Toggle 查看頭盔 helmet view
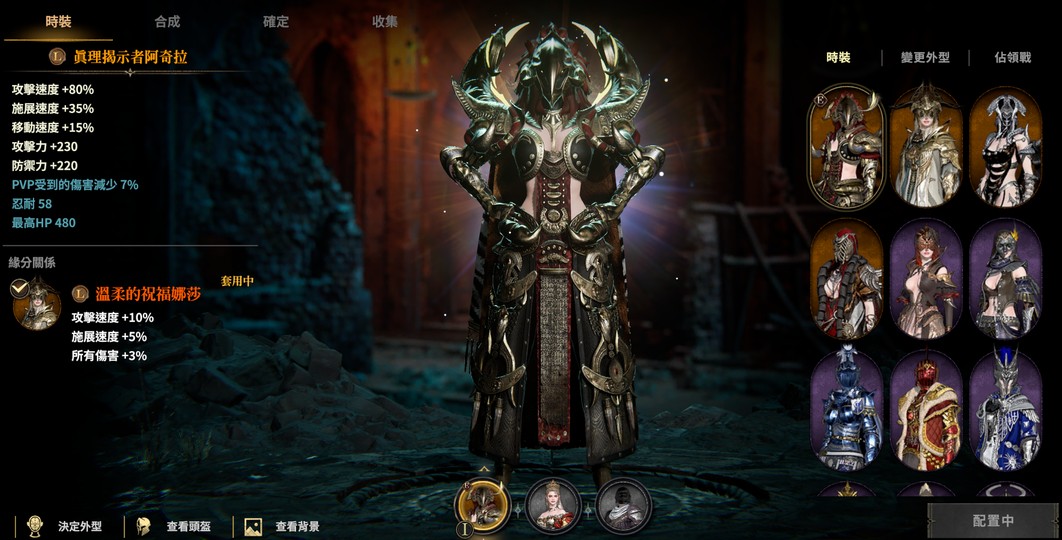 [178, 525]
